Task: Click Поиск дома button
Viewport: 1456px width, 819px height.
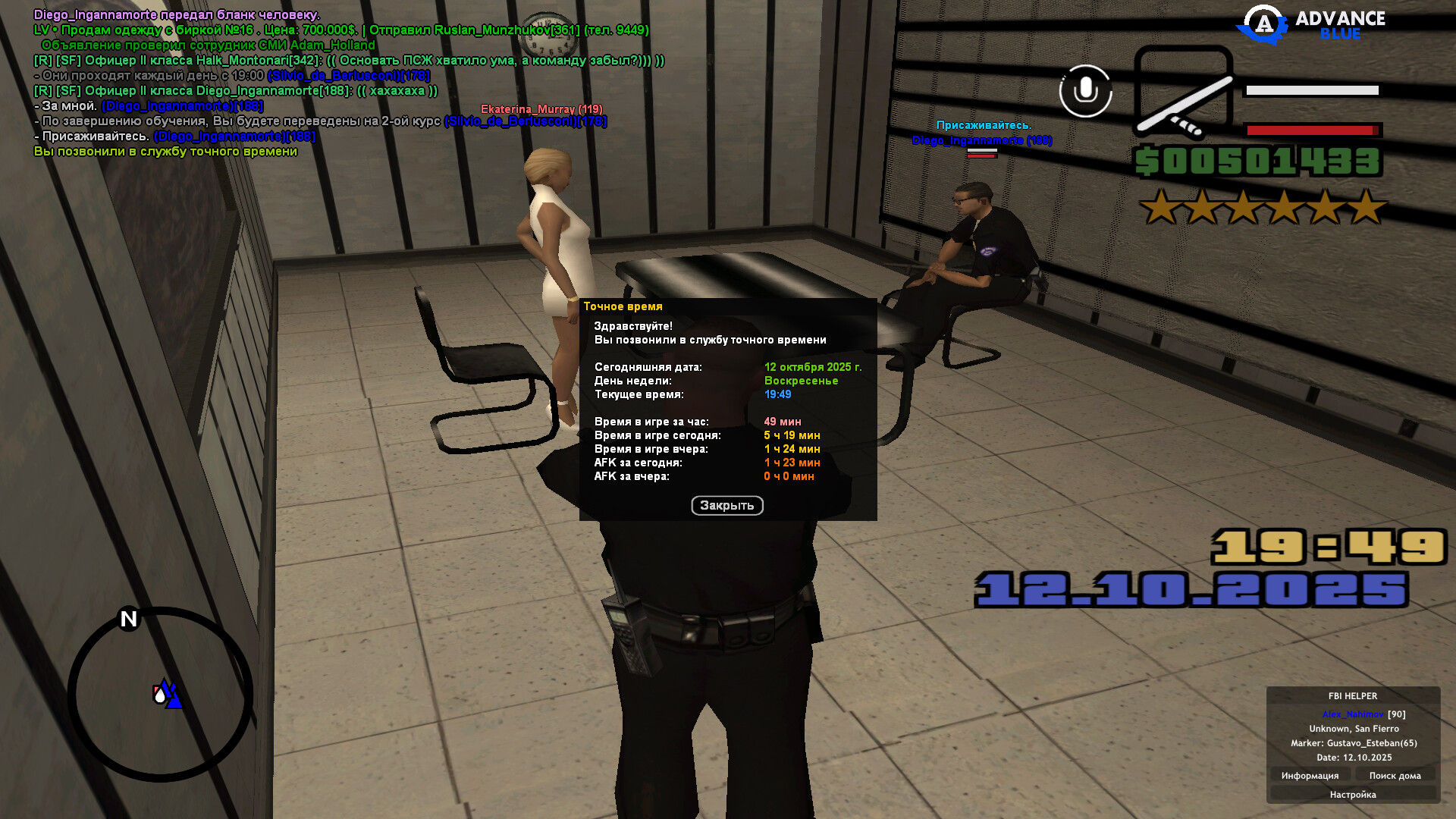Action: [x=1395, y=776]
